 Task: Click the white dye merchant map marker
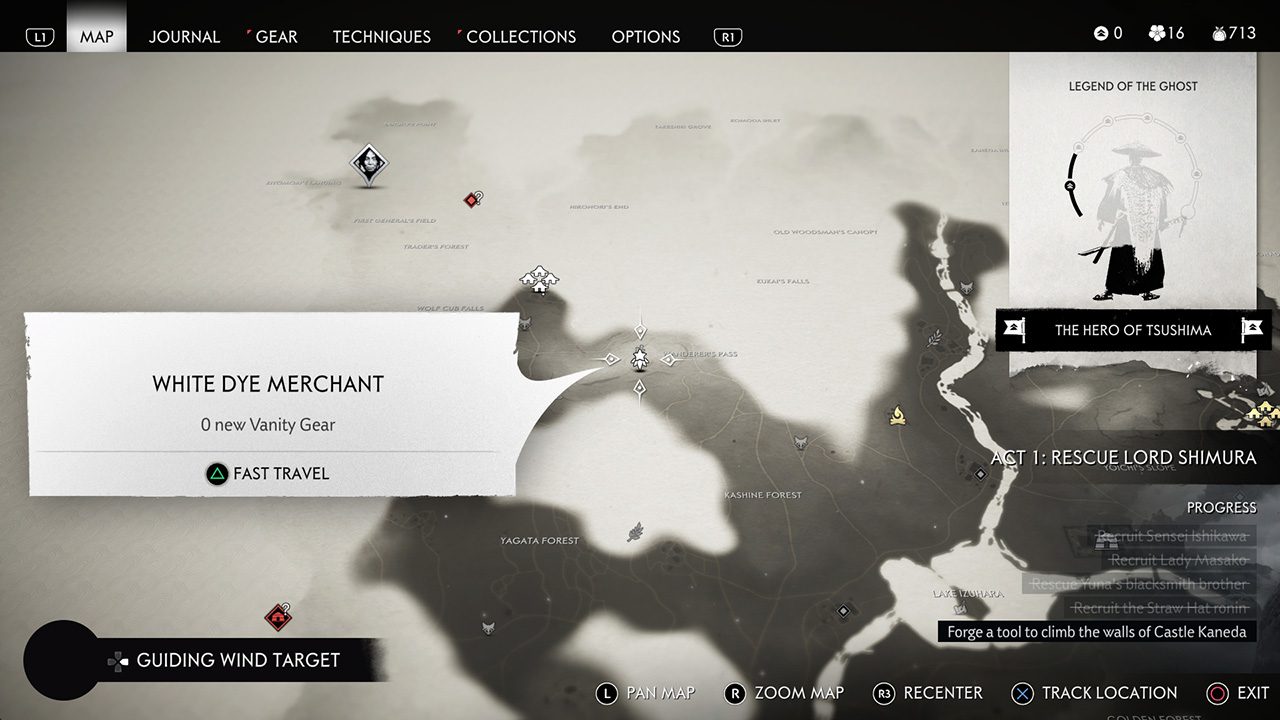coord(640,359)
